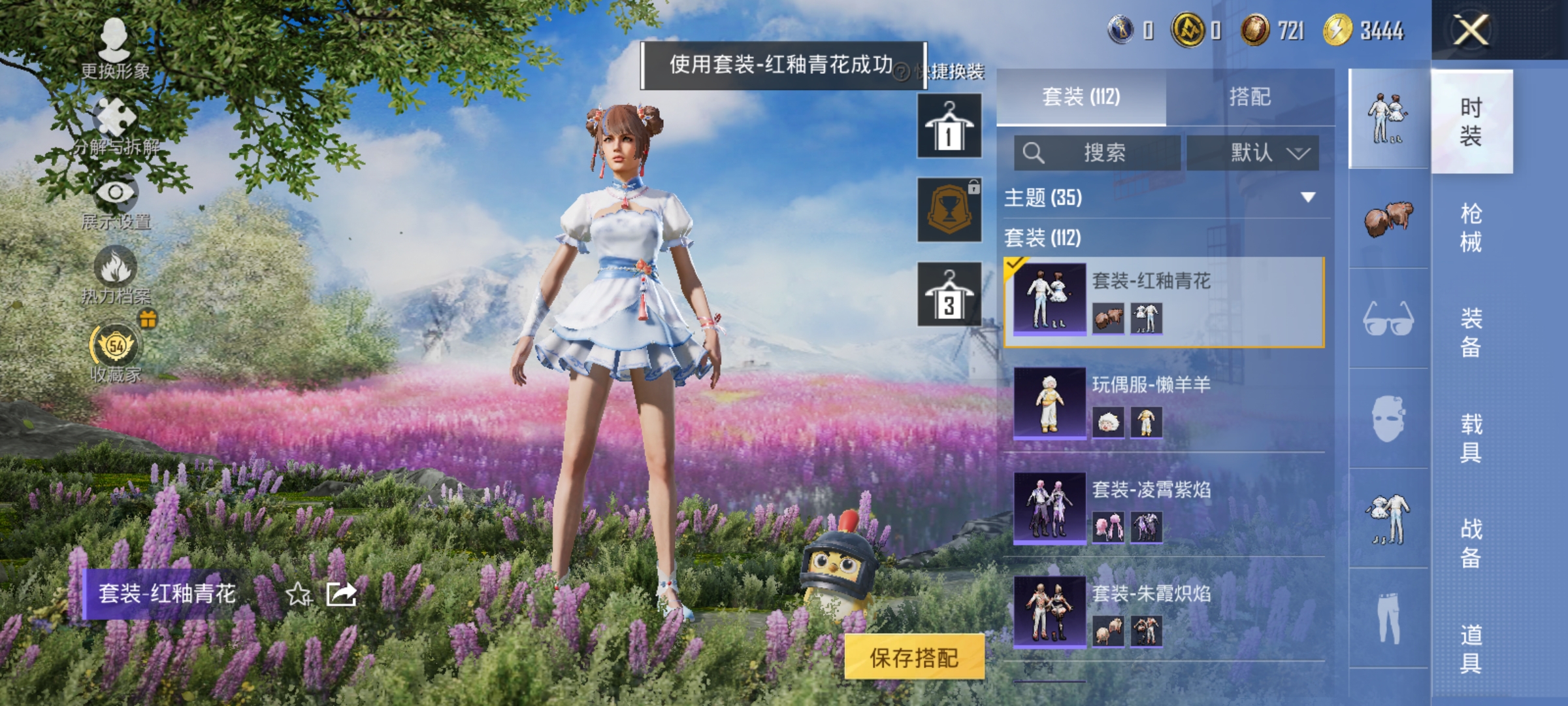Select outfit preset slot 1
1568x706 pixels.
point(949,124)
